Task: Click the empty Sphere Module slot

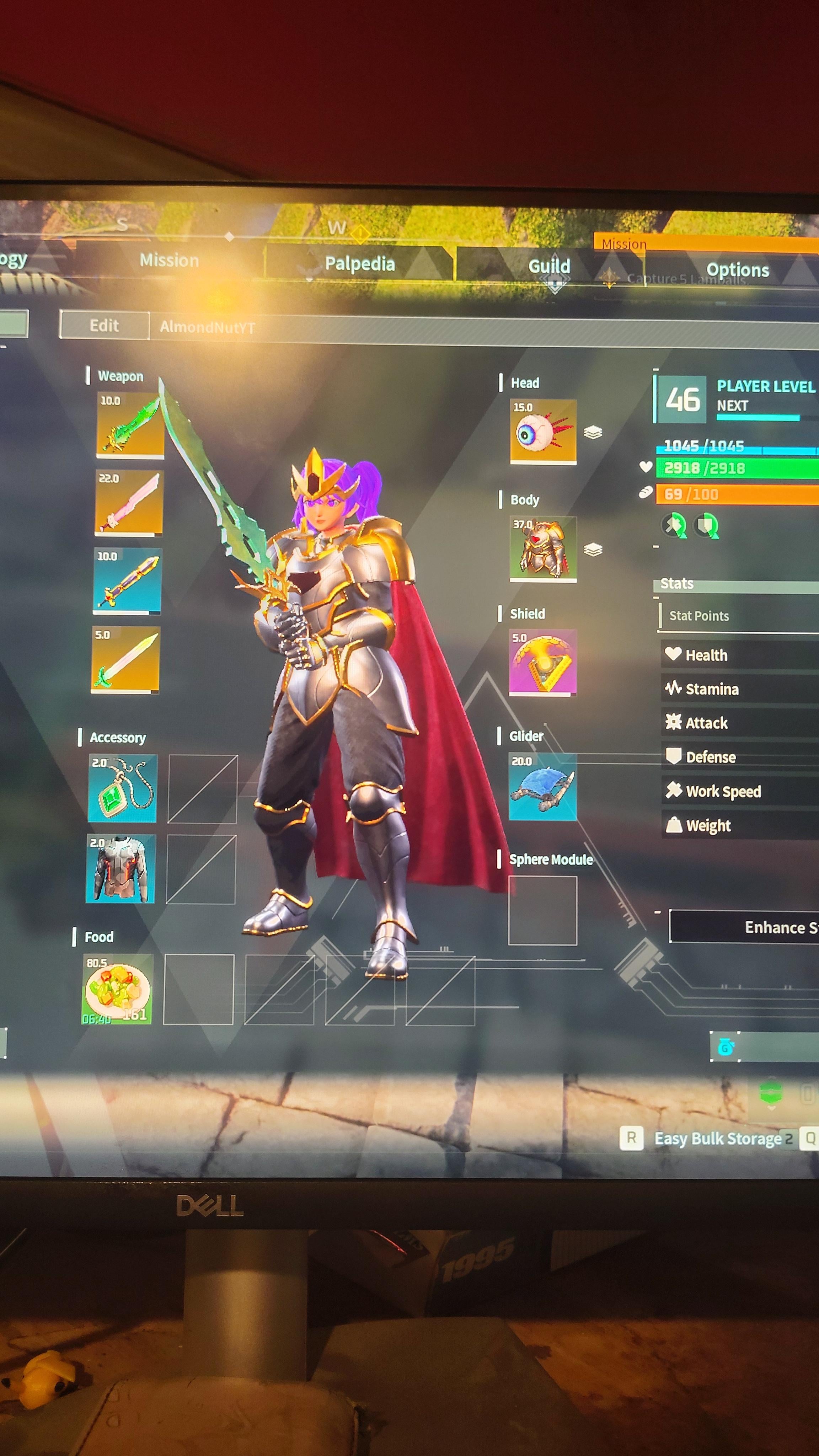Action: click(x=542, y=910)
